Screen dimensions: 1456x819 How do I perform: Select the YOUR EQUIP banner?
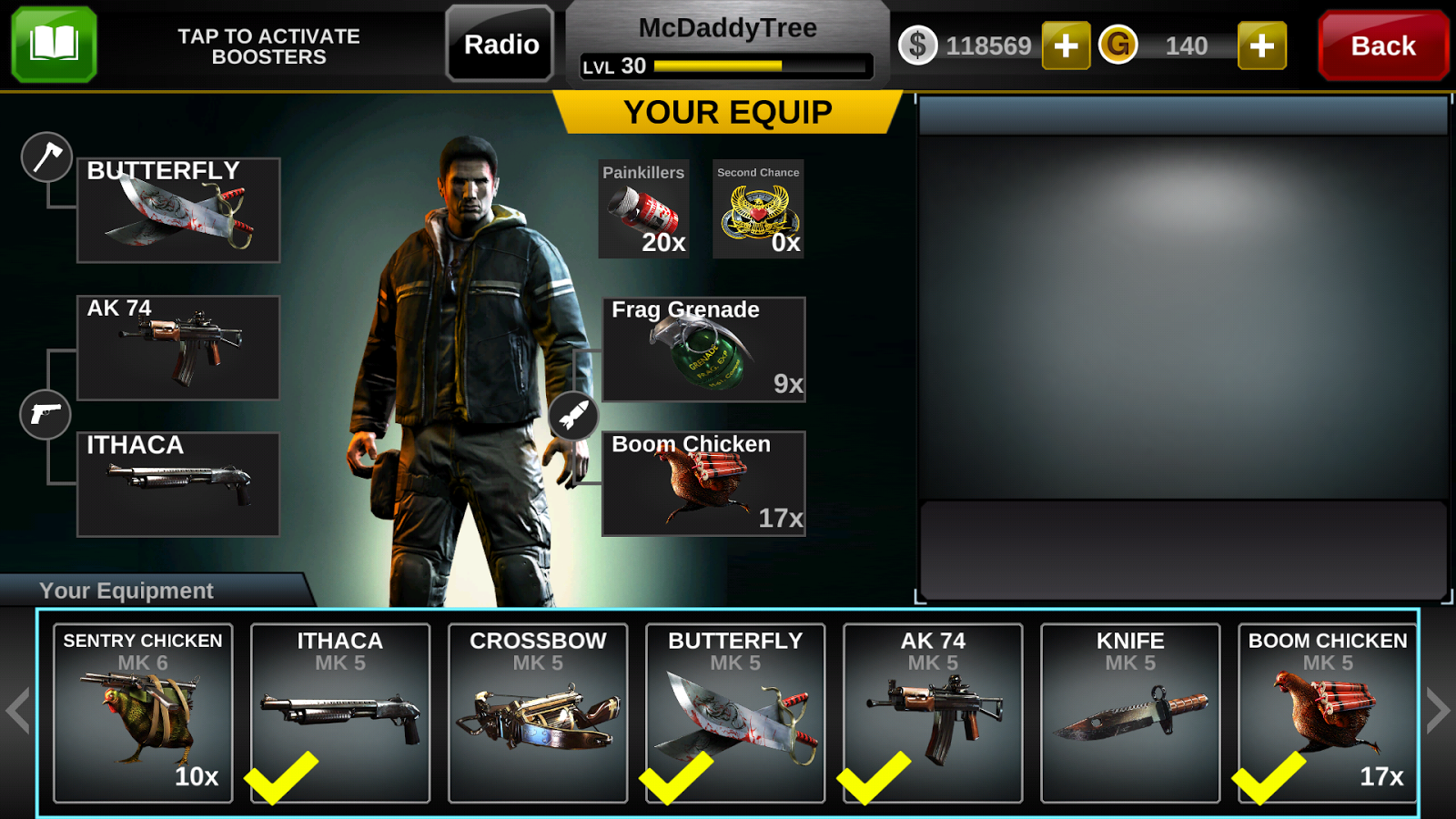pyautogui.click(x=727, y=112)
